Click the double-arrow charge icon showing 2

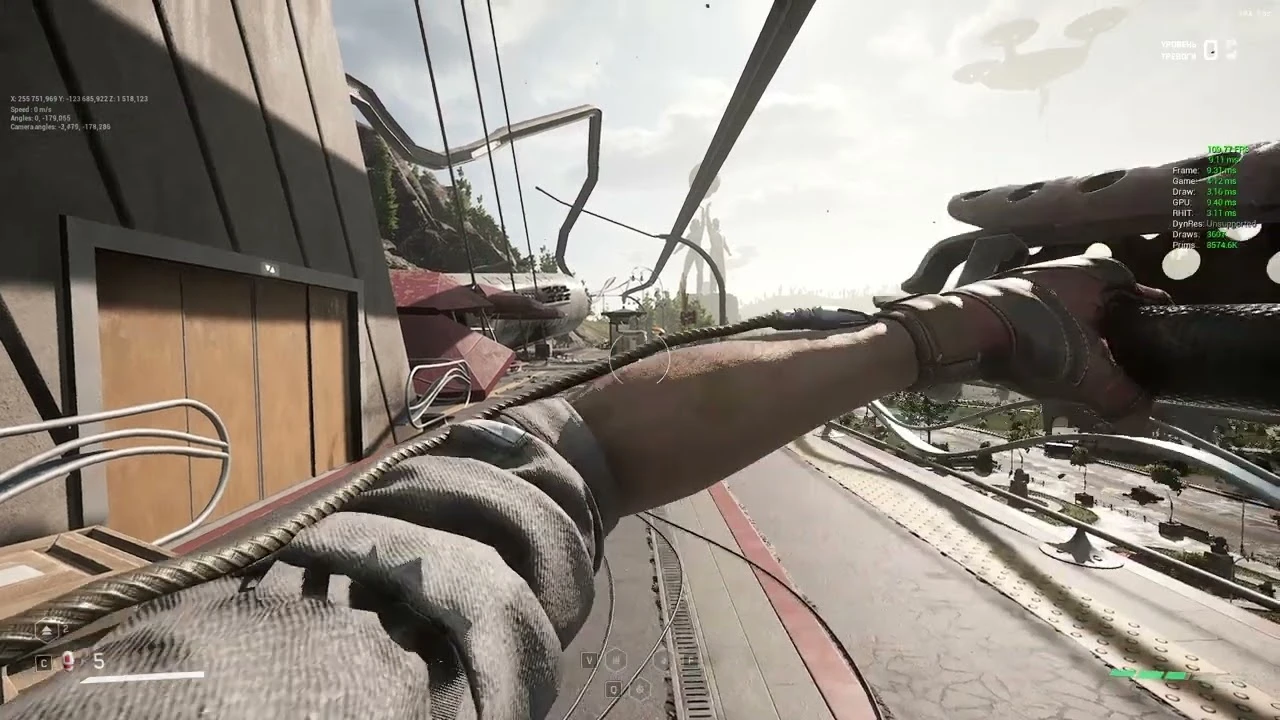46,628
